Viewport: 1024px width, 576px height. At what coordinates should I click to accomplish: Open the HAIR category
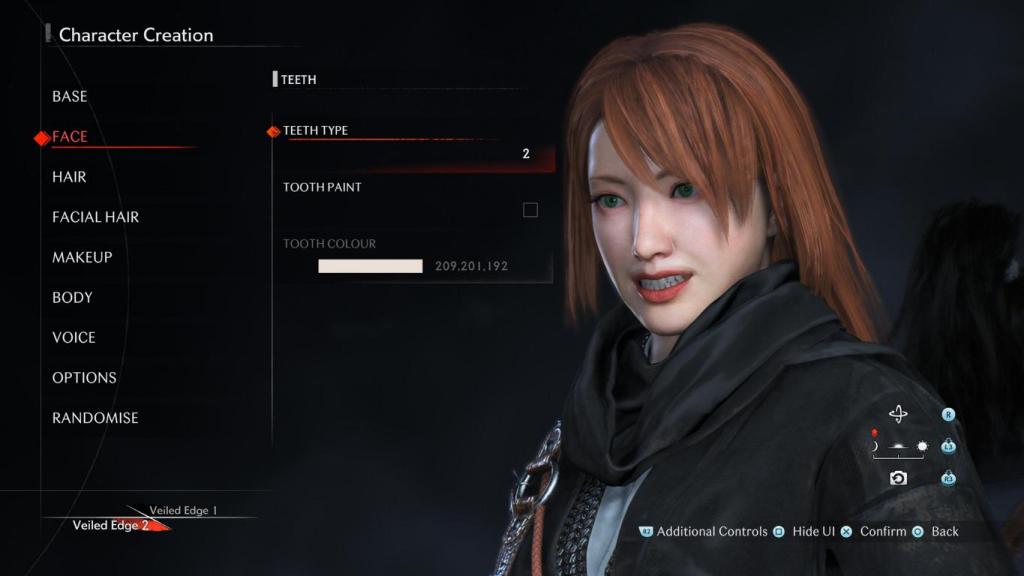pos(69,177)
